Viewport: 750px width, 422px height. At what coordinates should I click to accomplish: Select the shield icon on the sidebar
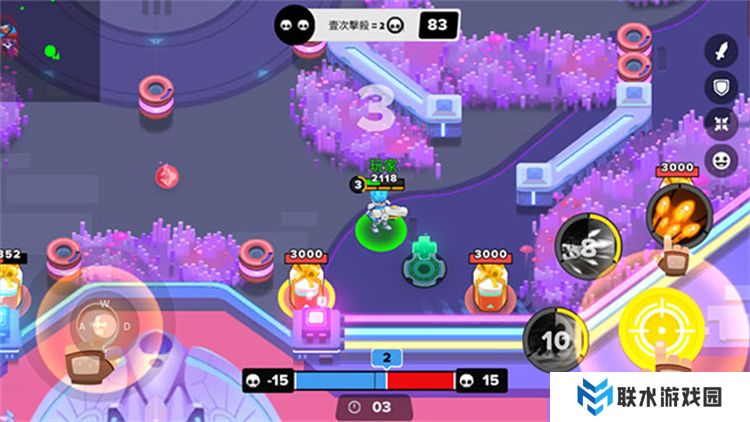718,87
